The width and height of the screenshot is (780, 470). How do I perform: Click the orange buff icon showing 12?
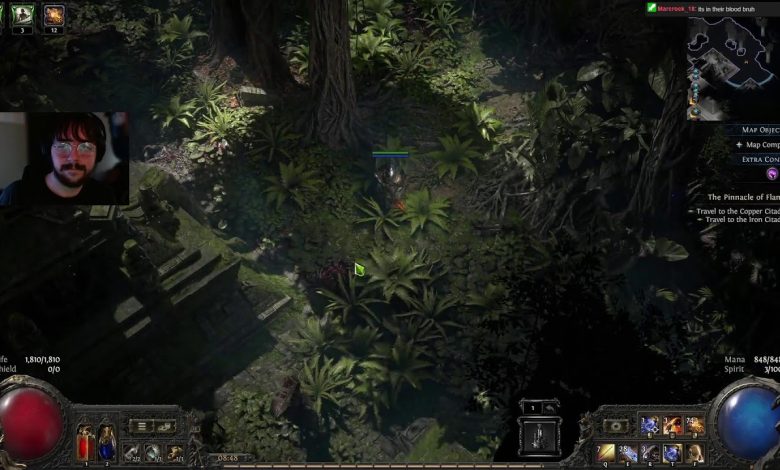(53, 14)
